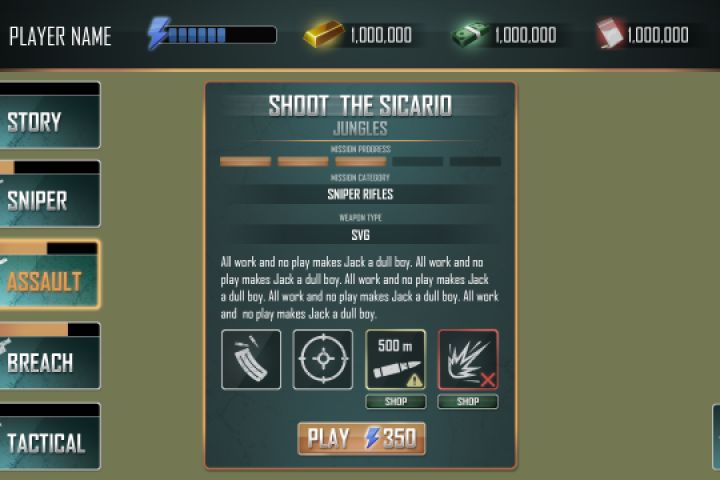Open the Tactical mission category
This screenshot has height=480, width=720.
(x=49, y=441)
